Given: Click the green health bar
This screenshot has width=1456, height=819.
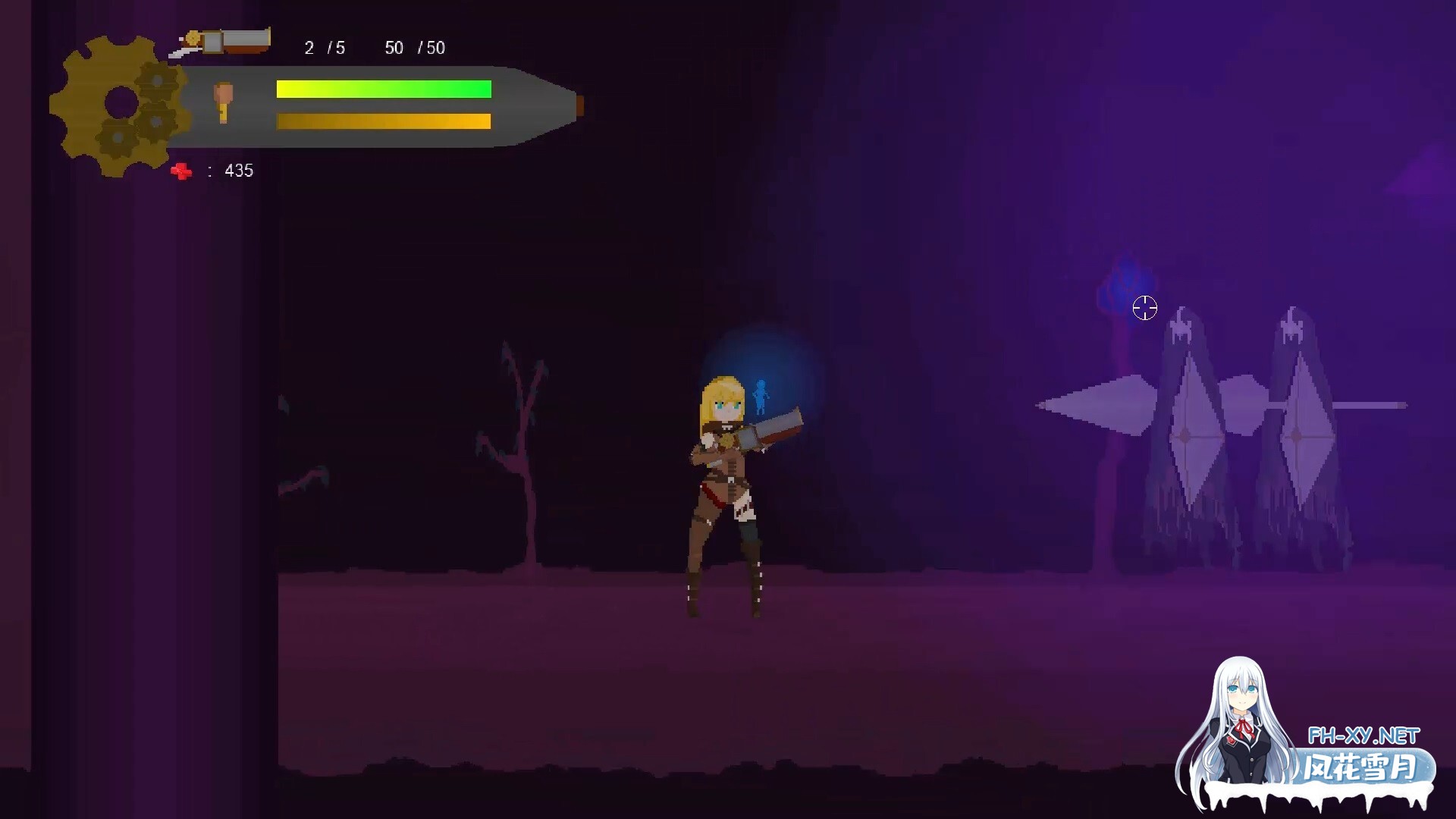Looking at the screenshot, I should click(383, 89).
